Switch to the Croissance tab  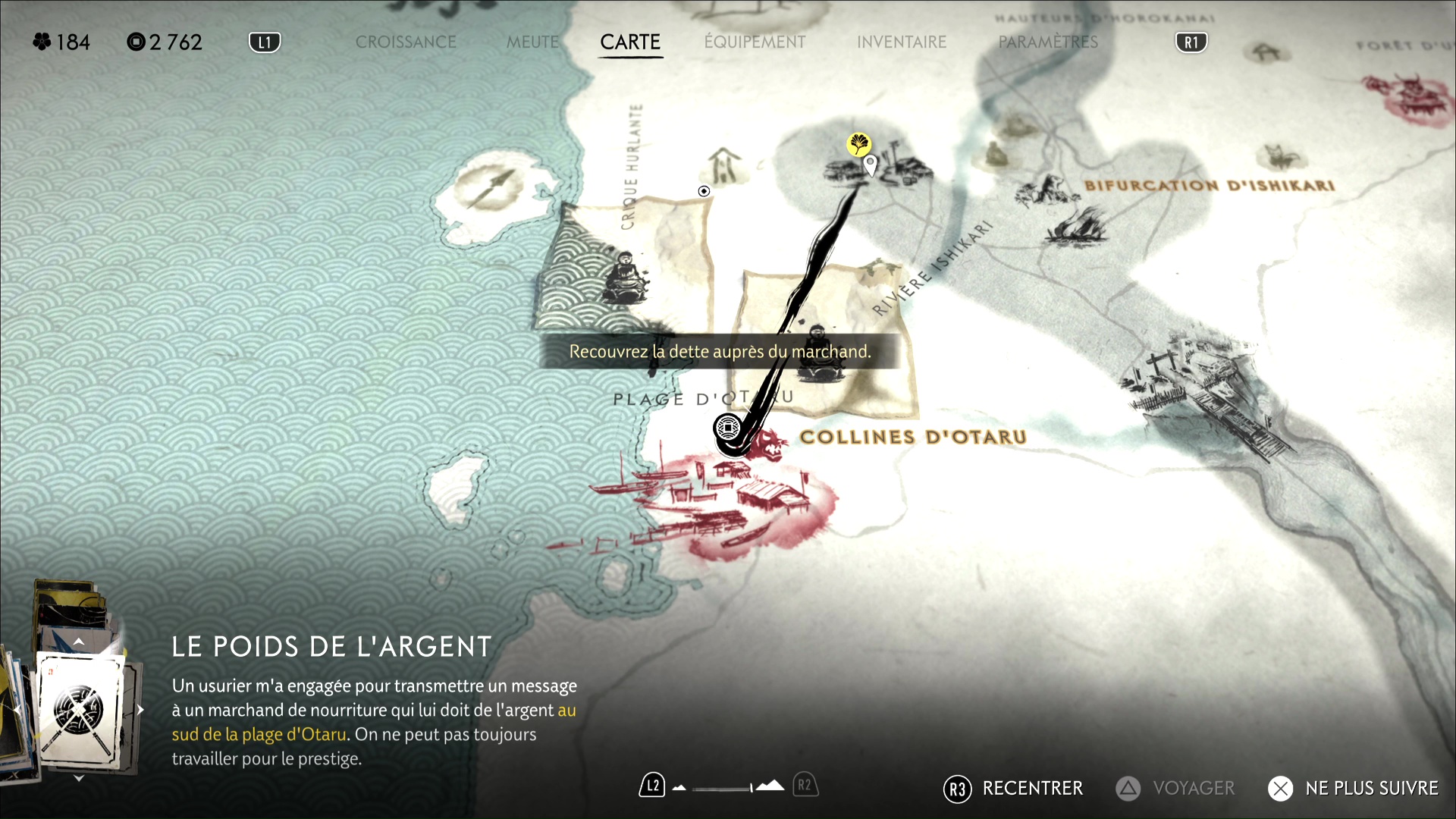(406, 42)
